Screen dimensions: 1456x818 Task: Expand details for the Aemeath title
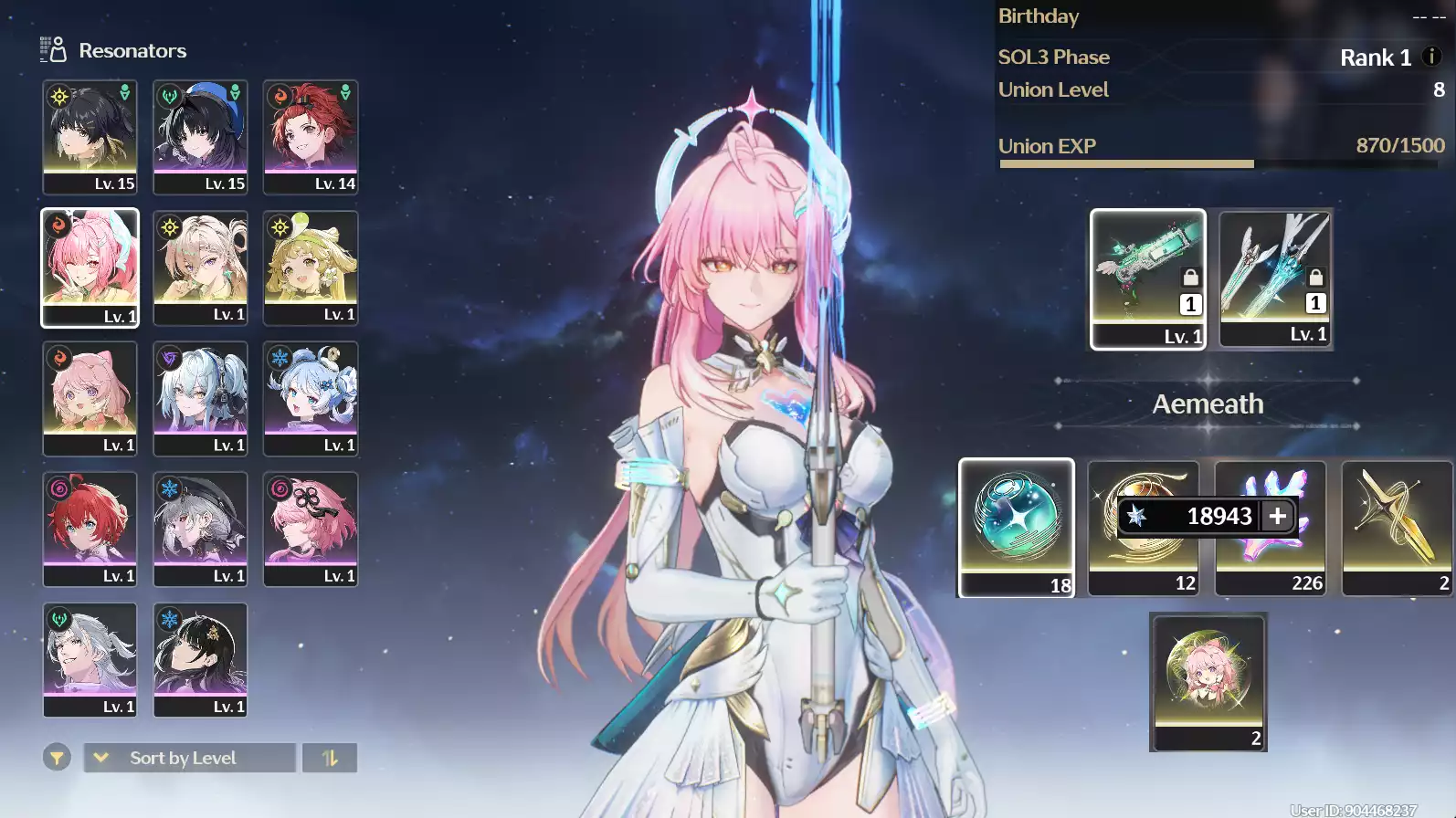click(1207, 404)
